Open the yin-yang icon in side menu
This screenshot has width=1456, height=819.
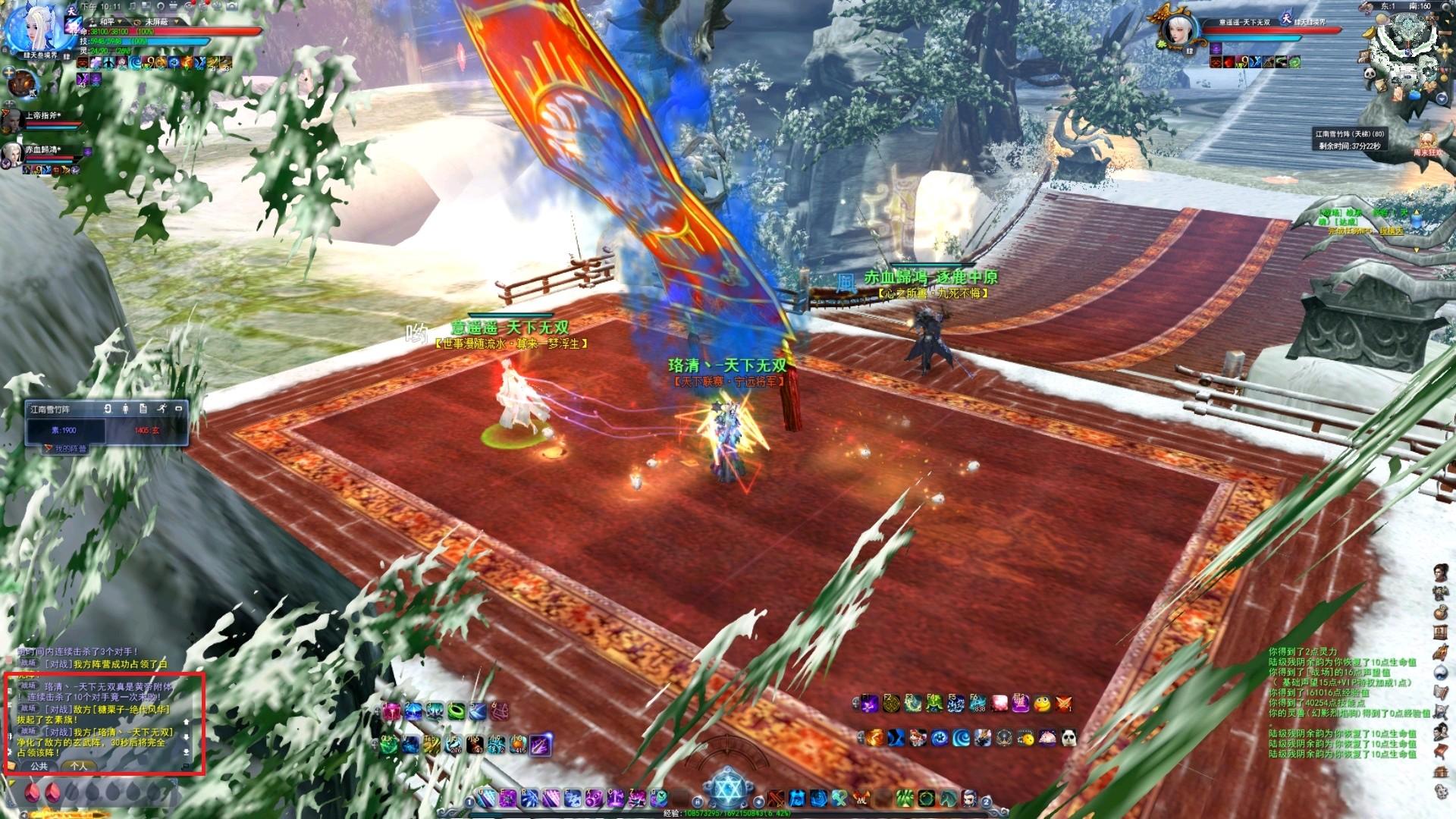pyautogui.click(x=1441, y=673)
